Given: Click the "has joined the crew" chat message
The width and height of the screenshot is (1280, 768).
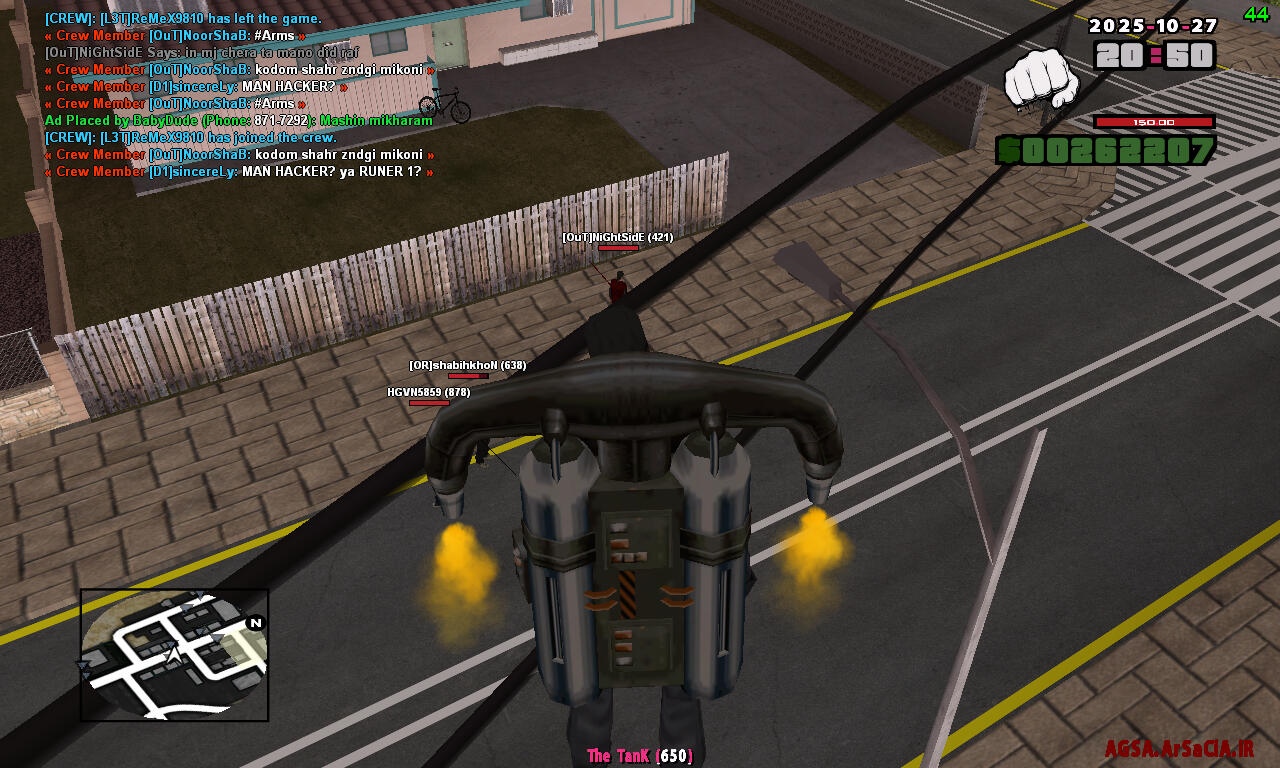Looking at the screenshot, I should pos(190,138).
